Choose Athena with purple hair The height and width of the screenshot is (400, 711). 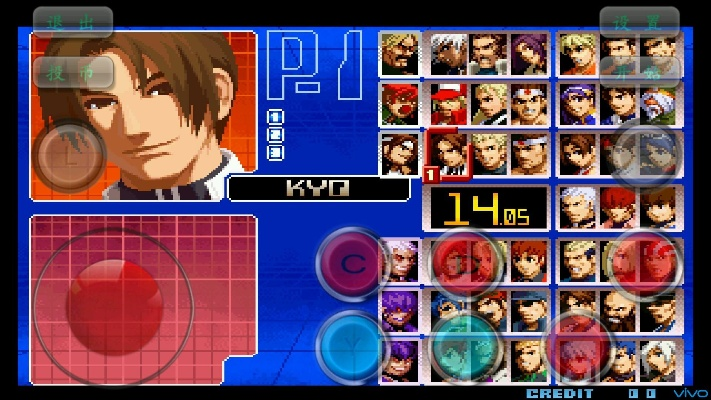pyautogui.click(x=577, y=103)
